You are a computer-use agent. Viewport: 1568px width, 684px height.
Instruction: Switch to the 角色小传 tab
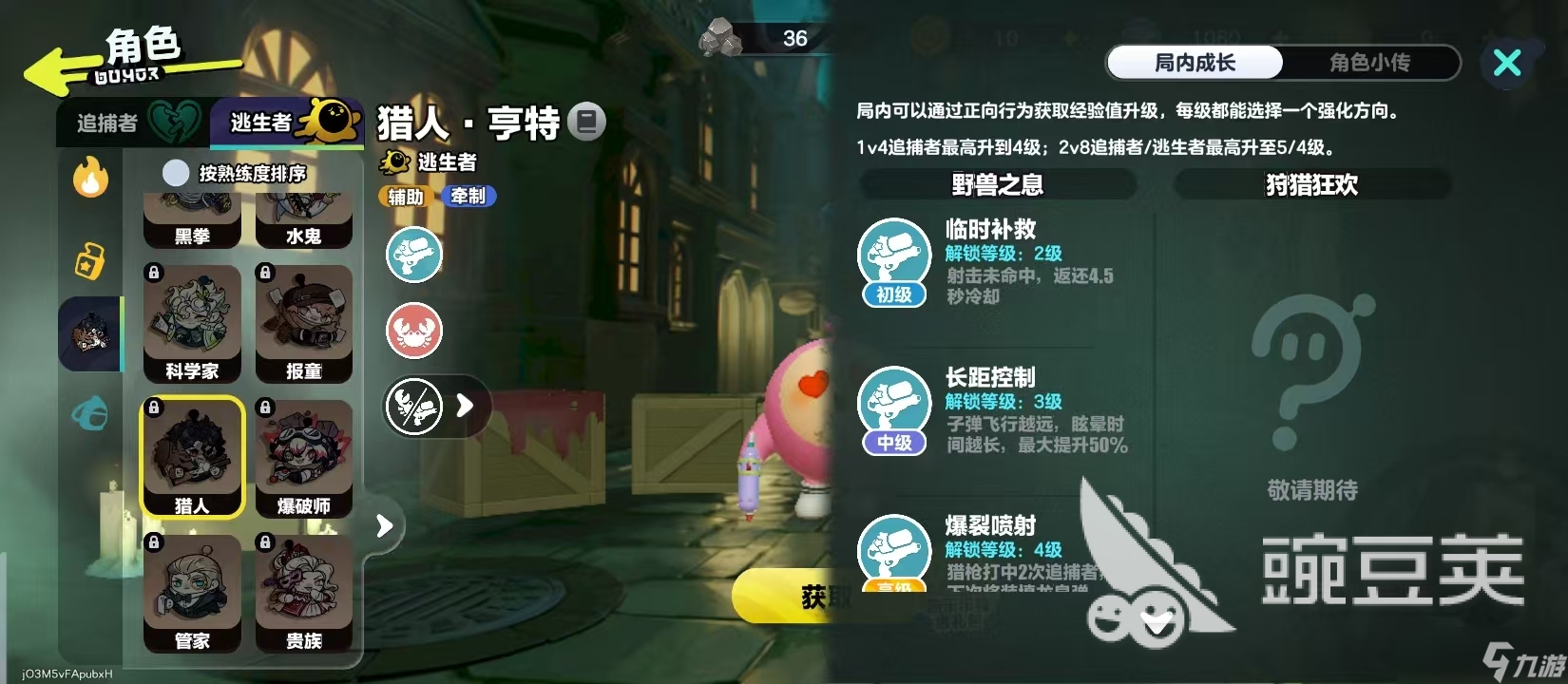click(1369, 63)
